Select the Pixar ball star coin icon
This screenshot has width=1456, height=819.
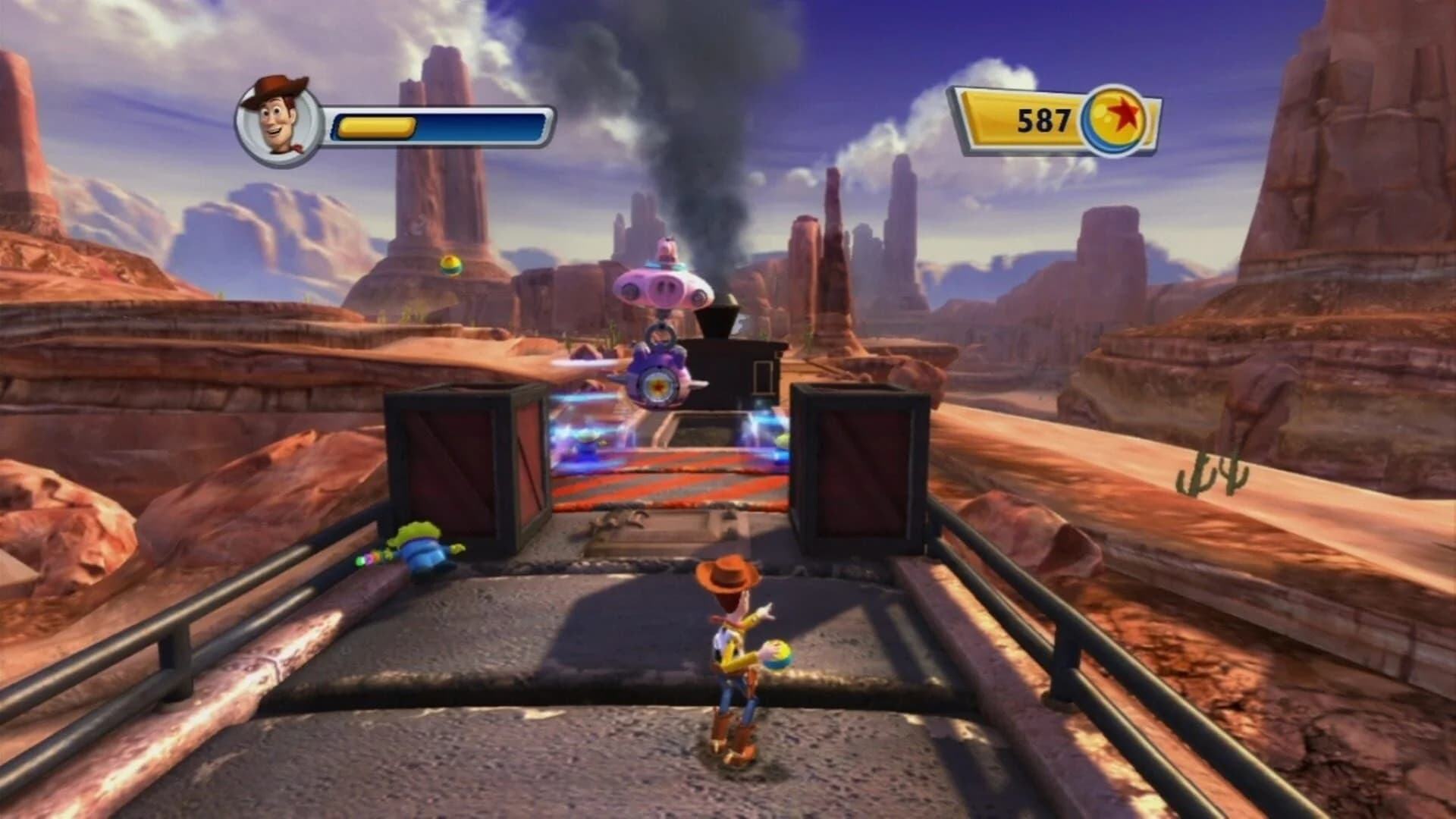pyautogui.click(x=1116, y=120)
